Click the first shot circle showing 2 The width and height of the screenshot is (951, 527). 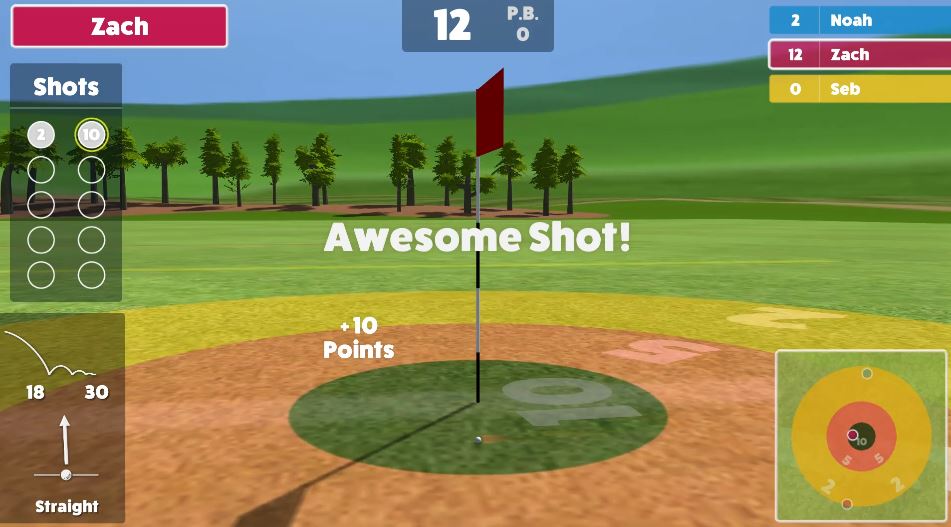(41, 135)
